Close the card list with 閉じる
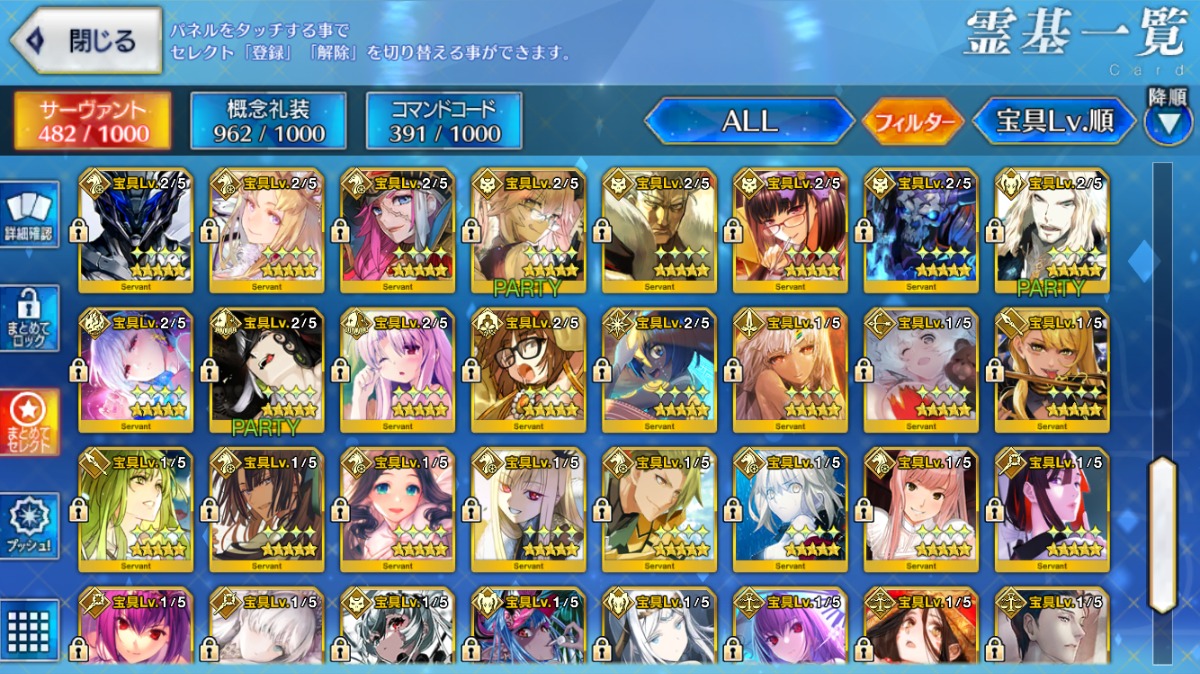Screen dimensions: 1200x674 coord(86,41)
